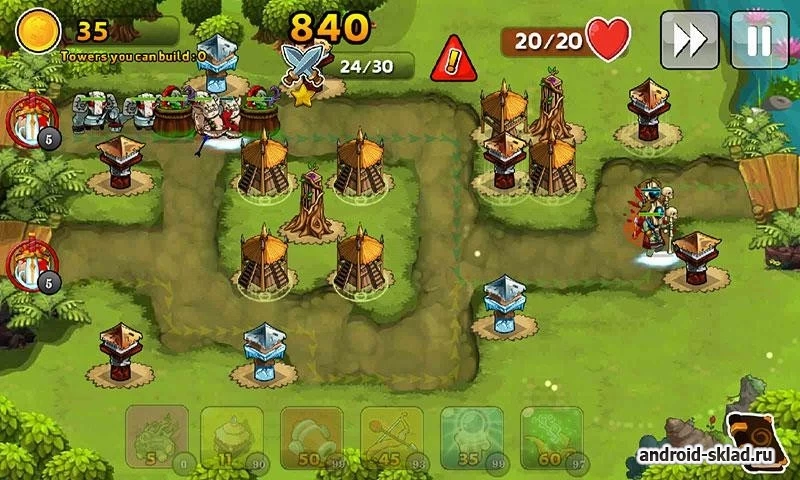Select the trap costing 5 gold

click(156, 437)
